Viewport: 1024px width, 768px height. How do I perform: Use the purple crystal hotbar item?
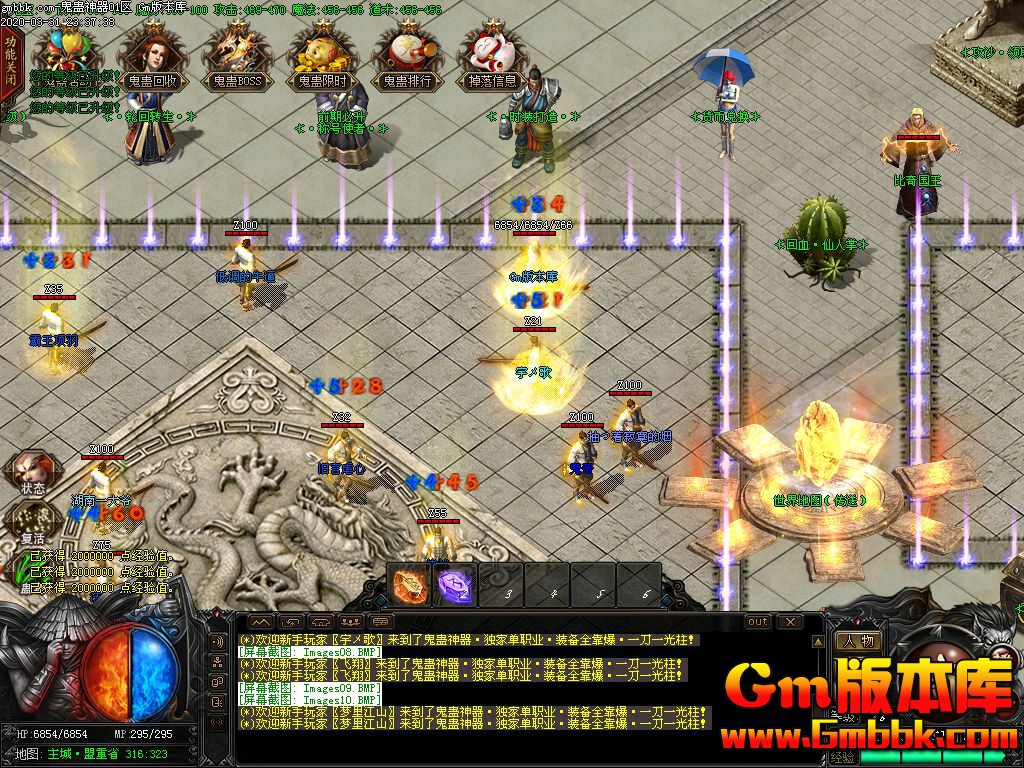[454, 584]
